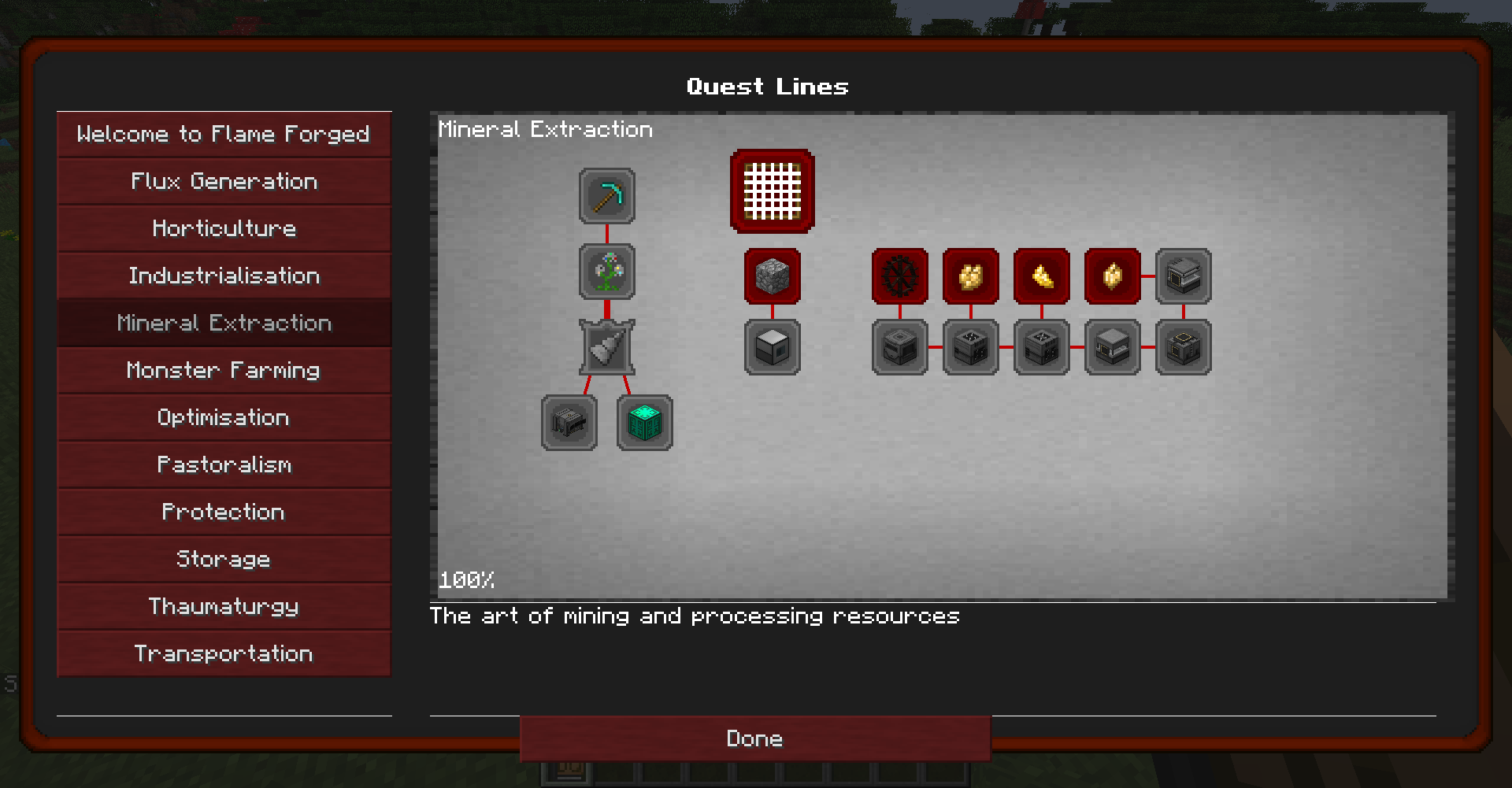Switch to the Flux Generation quest line
Viewport: 1512px width, 788px height.
pos(224,181)
